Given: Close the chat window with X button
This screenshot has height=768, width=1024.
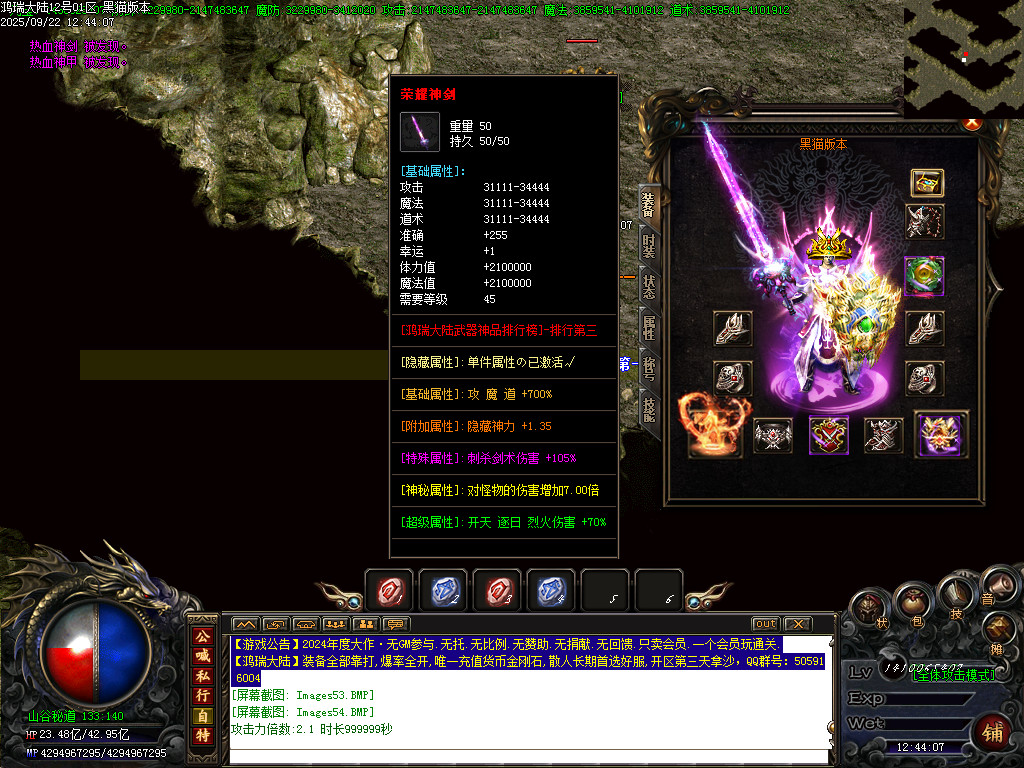Looking at the screenshot, I should tap(796, 624).
